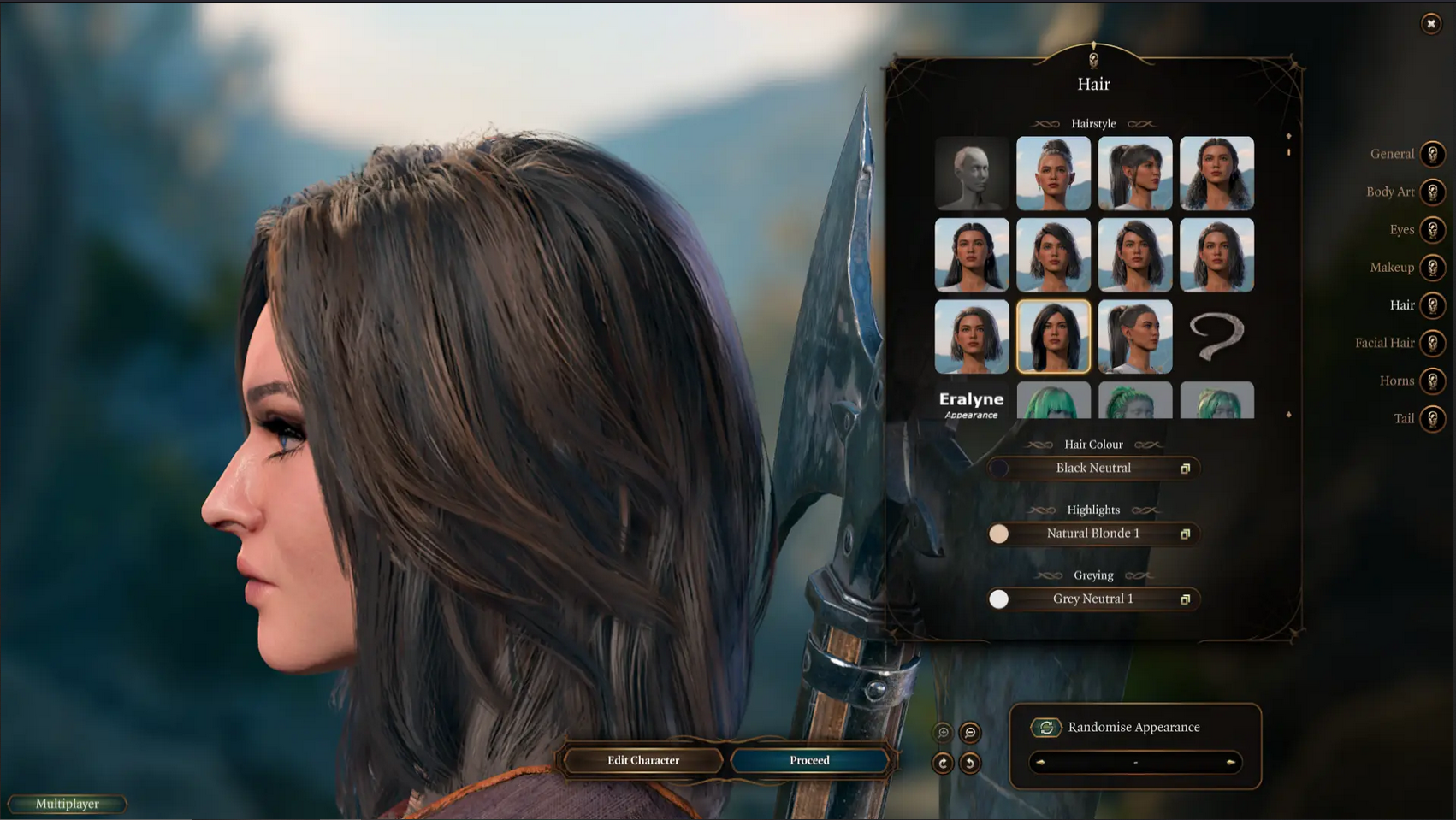Switch to the Makeup tab
The image size is (1456, 820).
coord(1432,268)
